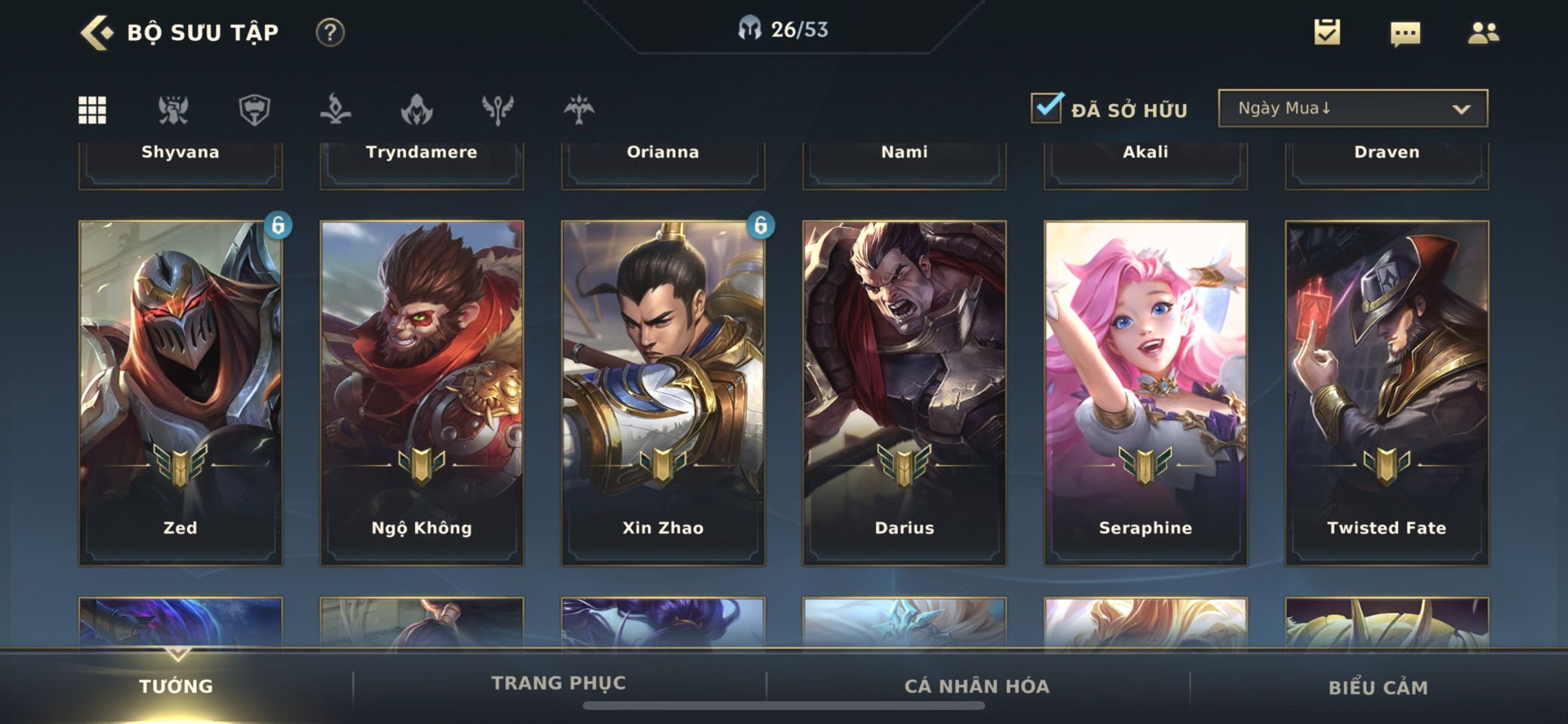Filter by the hooded assassin role icon
The image size is (1568, 724).
click(417, 110)
